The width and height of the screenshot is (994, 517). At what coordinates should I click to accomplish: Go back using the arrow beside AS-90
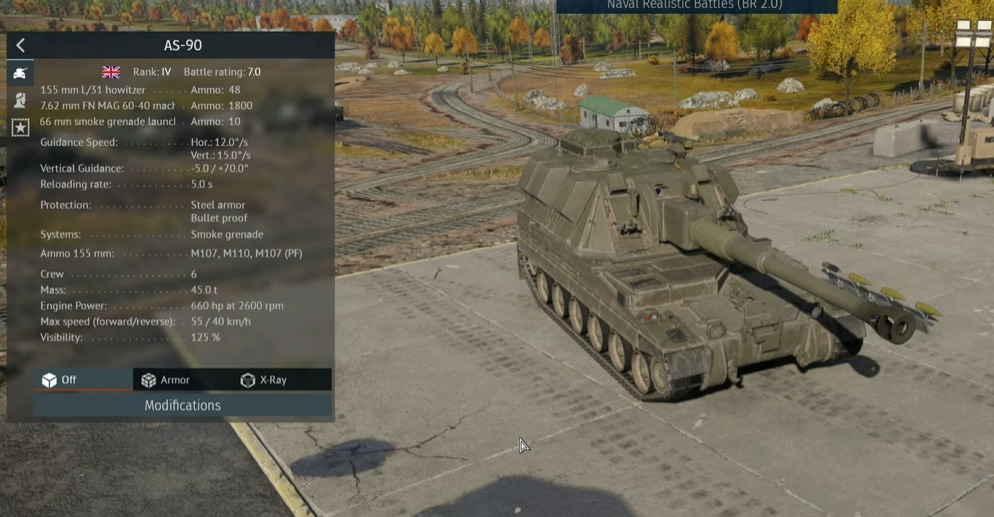click(20, 45)
